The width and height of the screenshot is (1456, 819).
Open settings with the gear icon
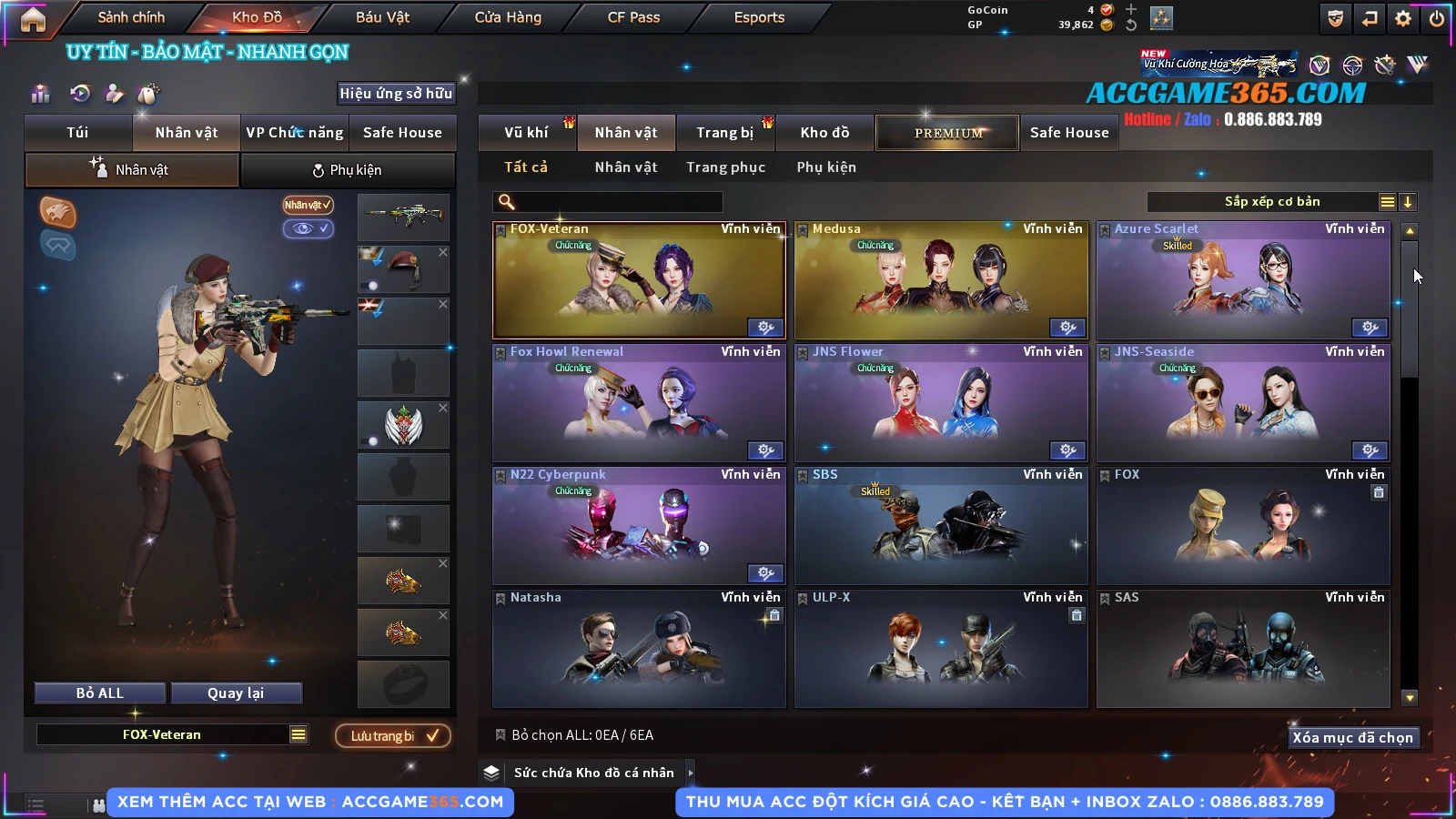[x=1403, y=18]
